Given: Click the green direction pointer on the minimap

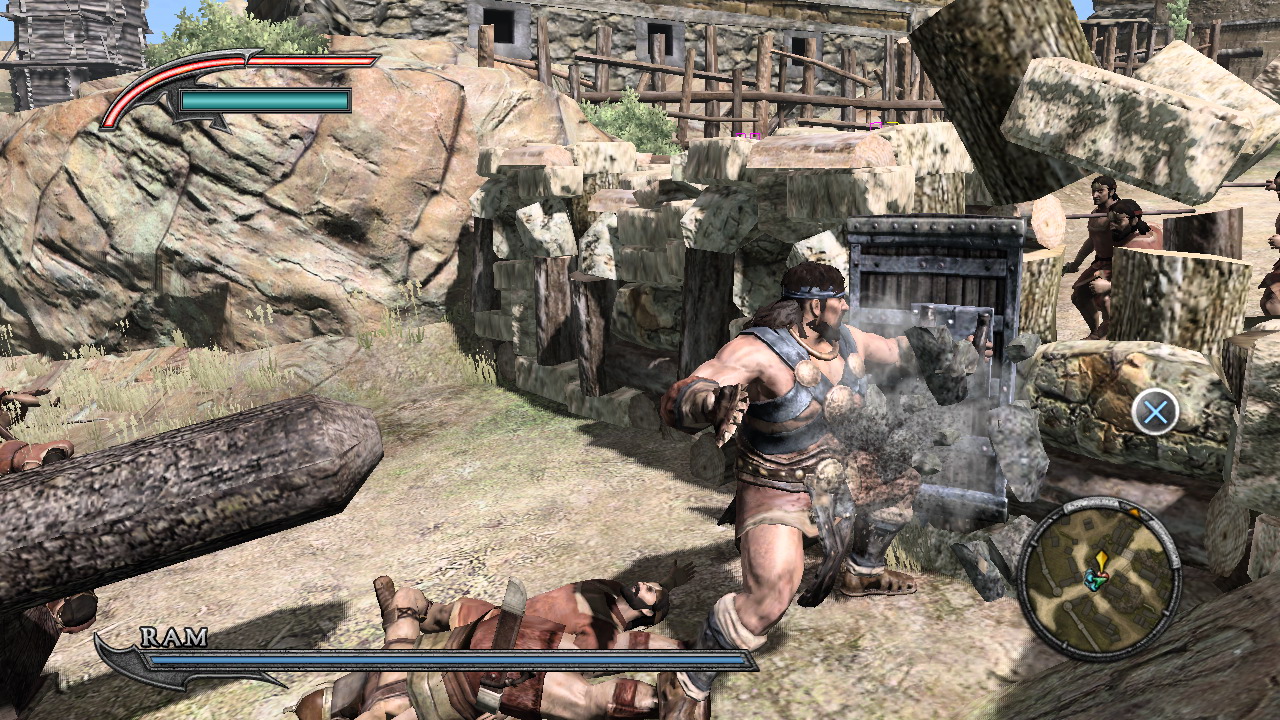Looking at the screenshot, I should (x=1099, y=582).
